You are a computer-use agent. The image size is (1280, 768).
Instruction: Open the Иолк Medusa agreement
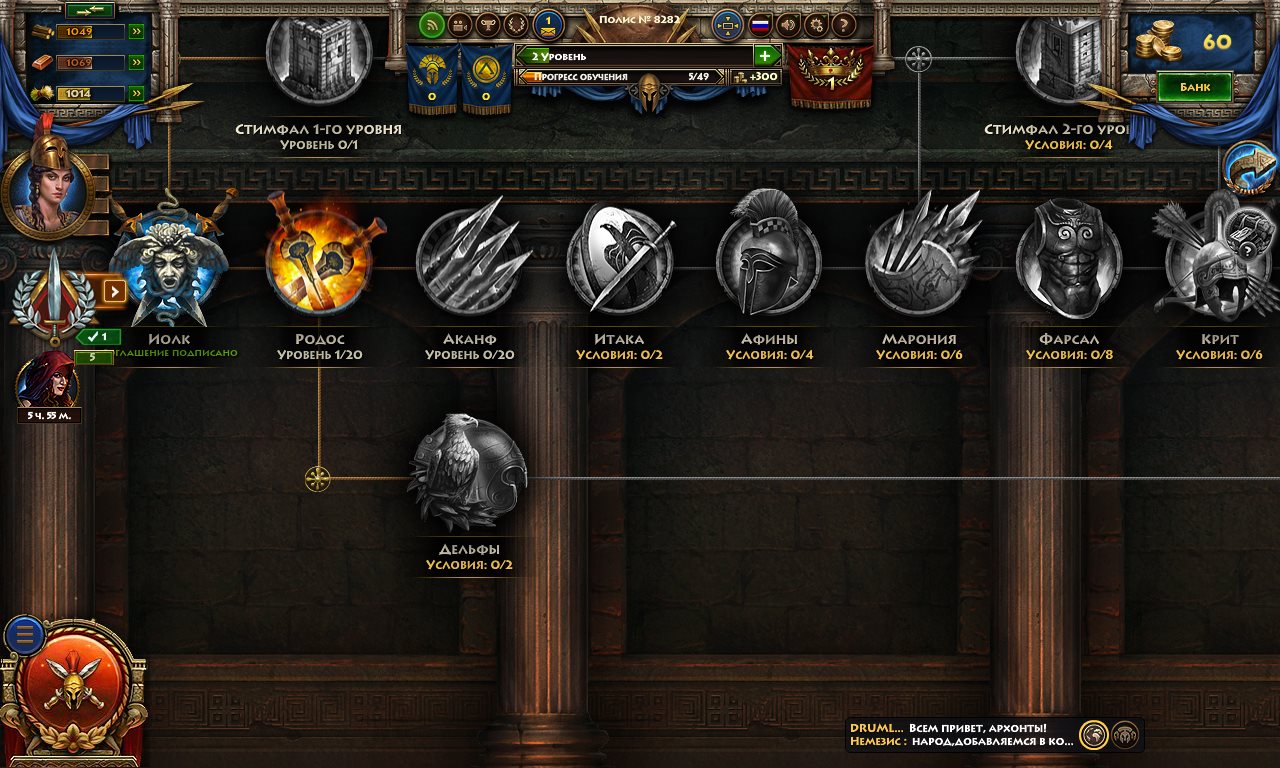[x=168, y=264]
